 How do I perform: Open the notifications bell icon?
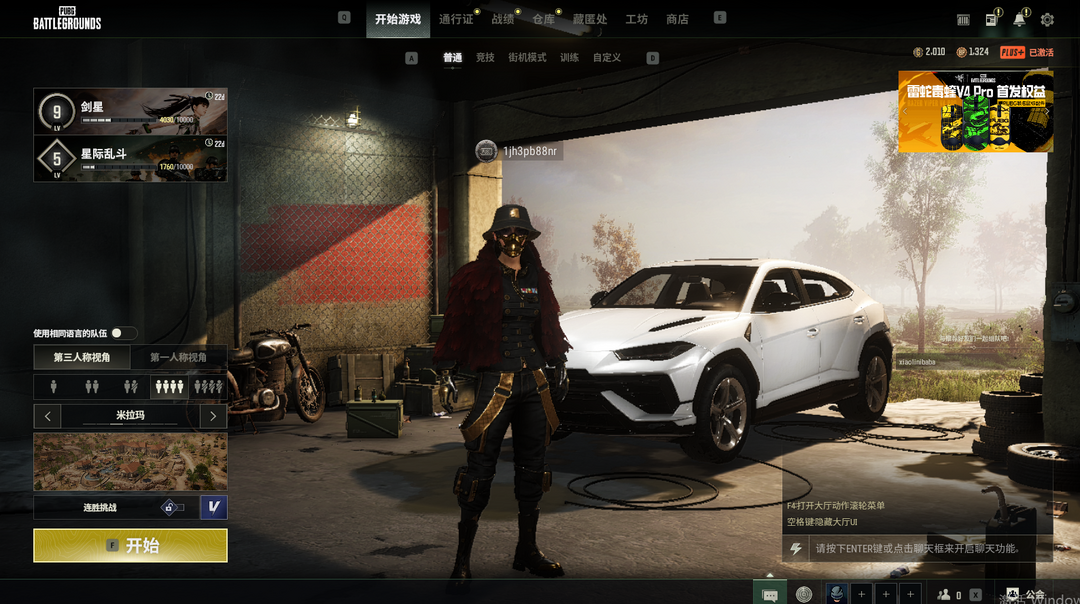(1019, 19)
